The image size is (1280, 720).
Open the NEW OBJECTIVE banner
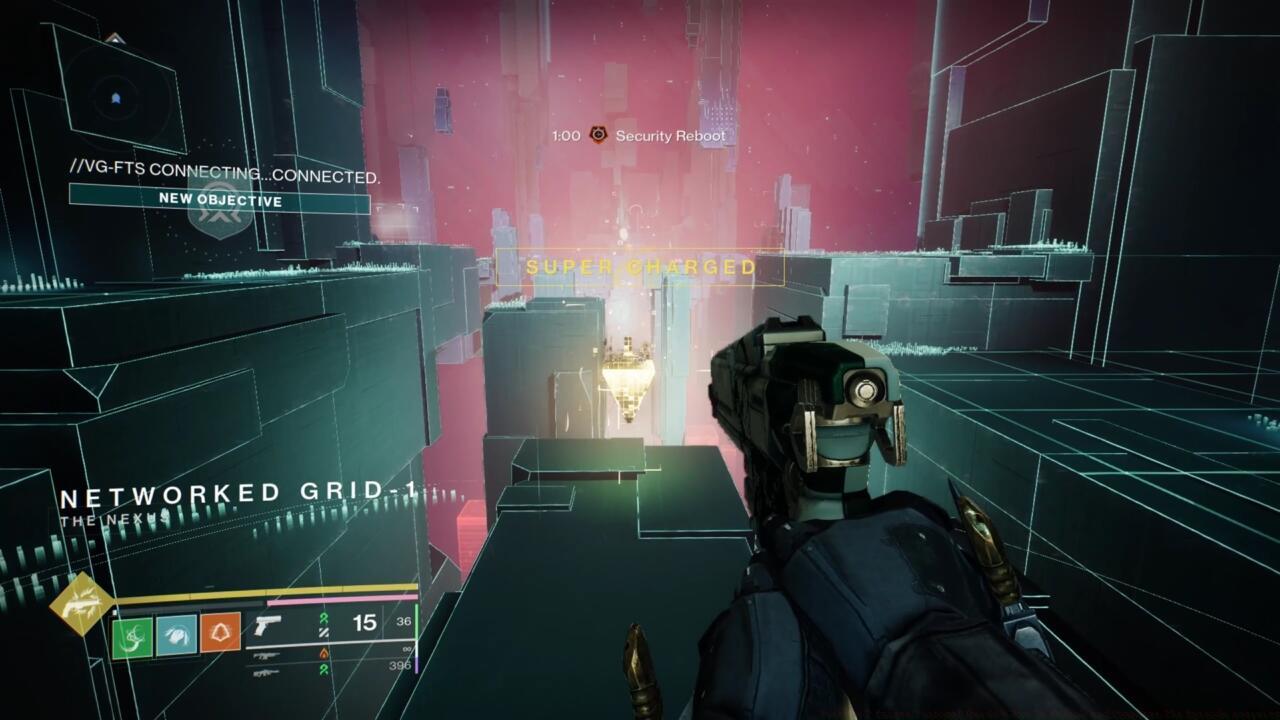219,199
